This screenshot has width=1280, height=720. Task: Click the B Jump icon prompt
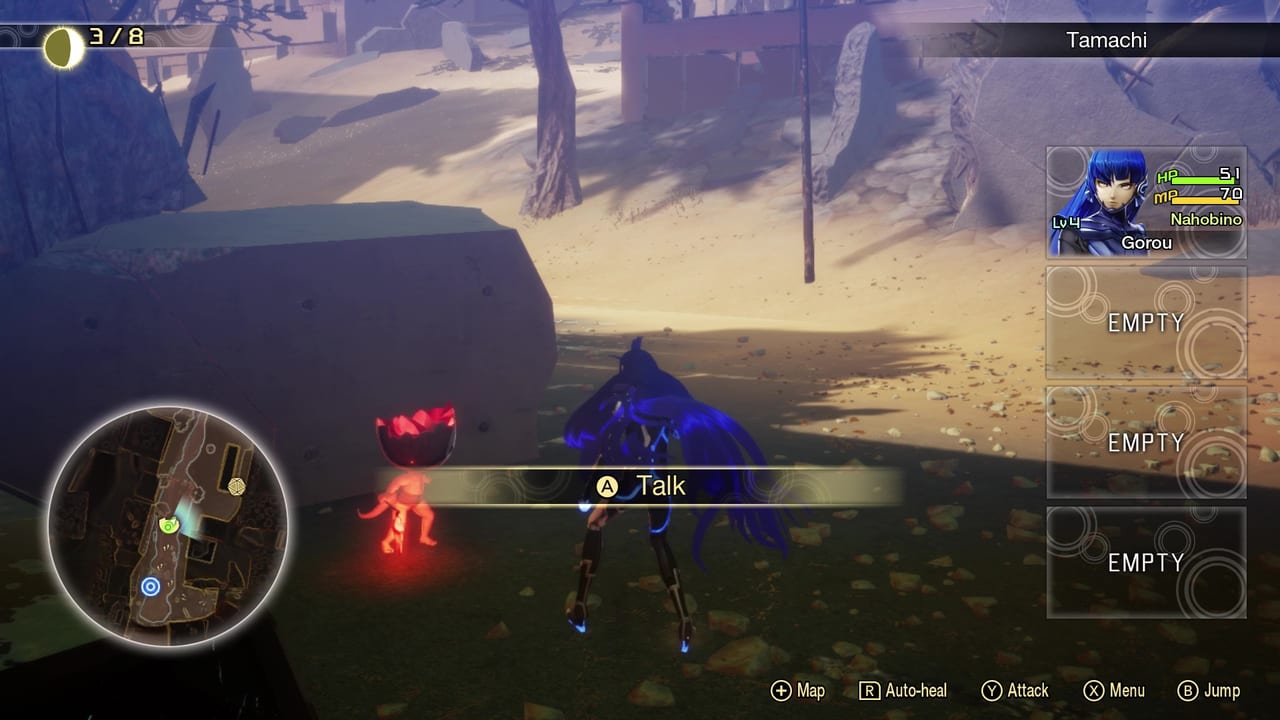[1190, 690]
